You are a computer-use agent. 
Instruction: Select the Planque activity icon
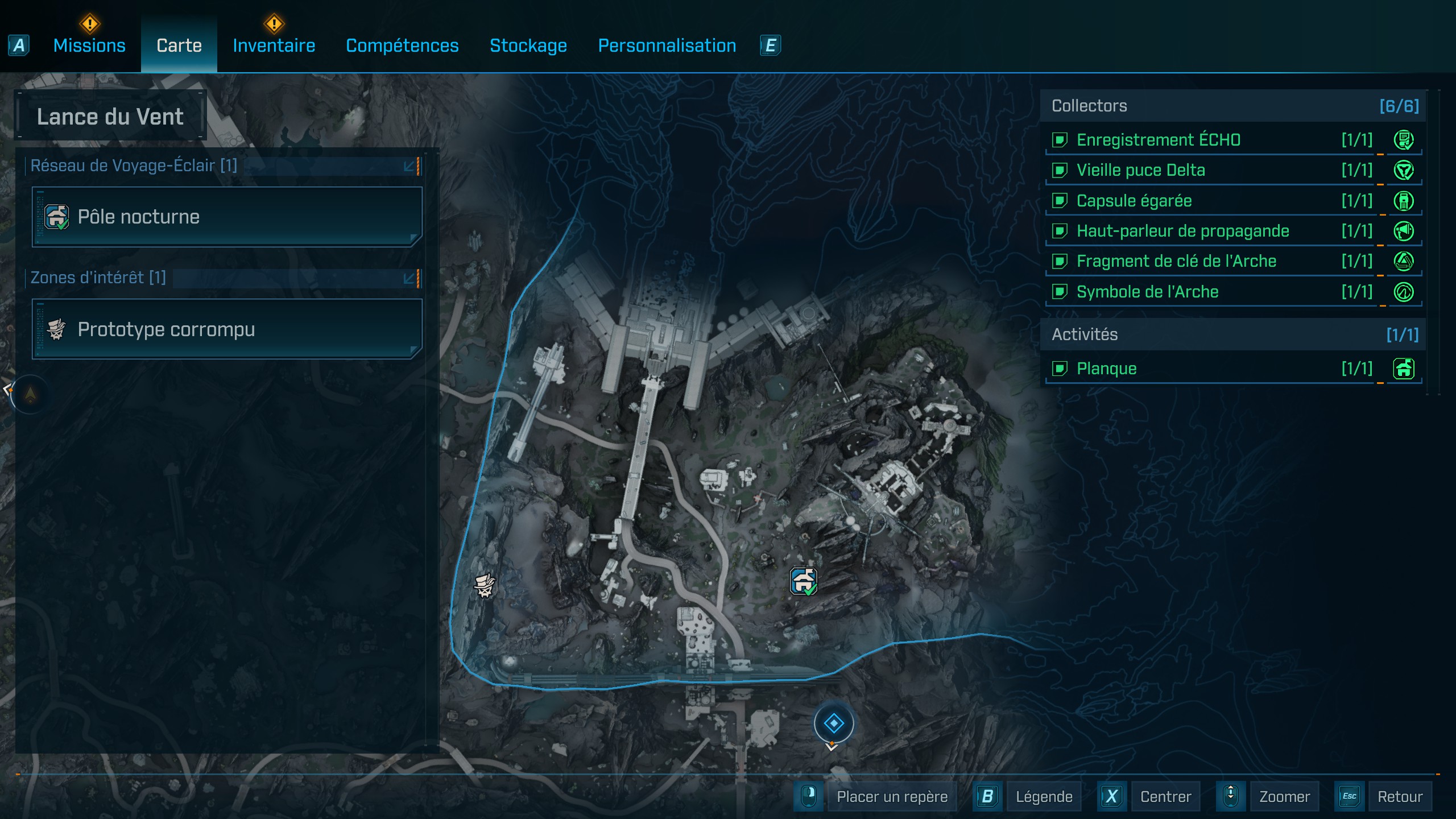[x=1404, y=369]
